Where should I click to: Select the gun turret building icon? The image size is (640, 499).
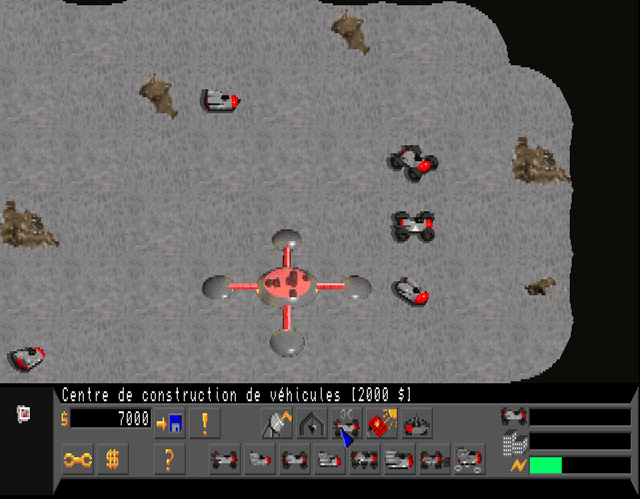(x=415, y=424)
